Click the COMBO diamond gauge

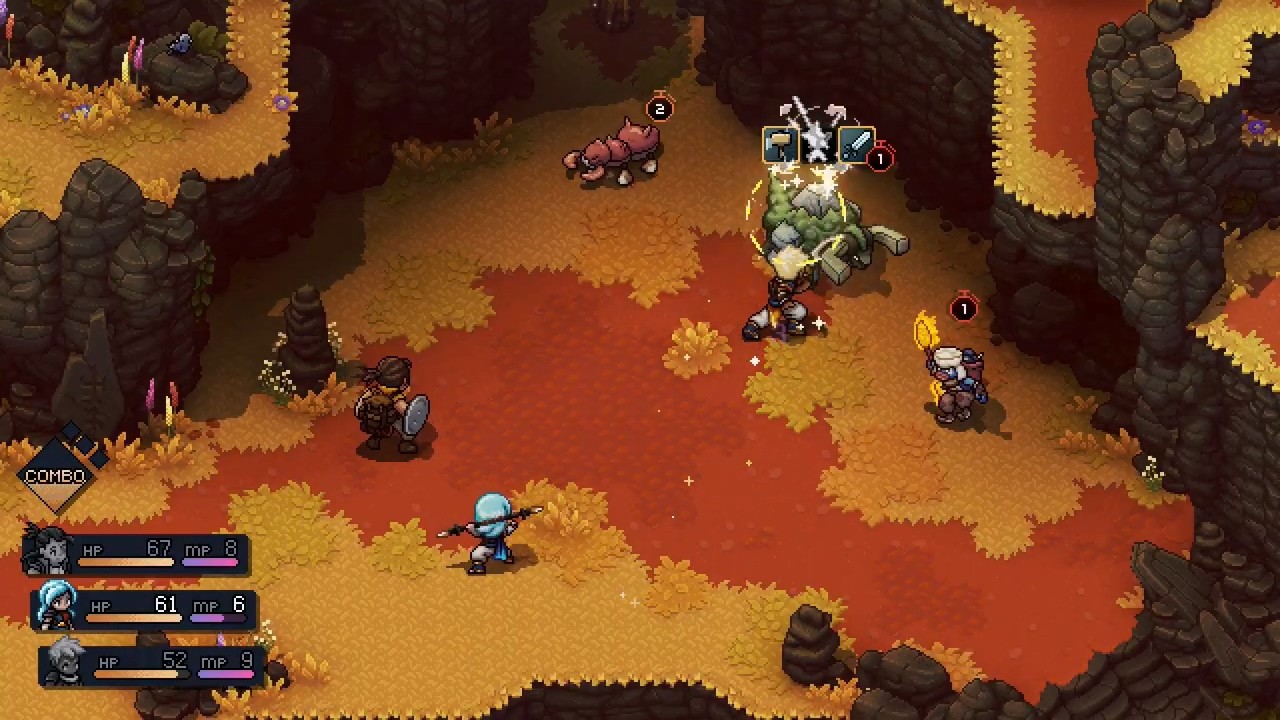point(57,474)
